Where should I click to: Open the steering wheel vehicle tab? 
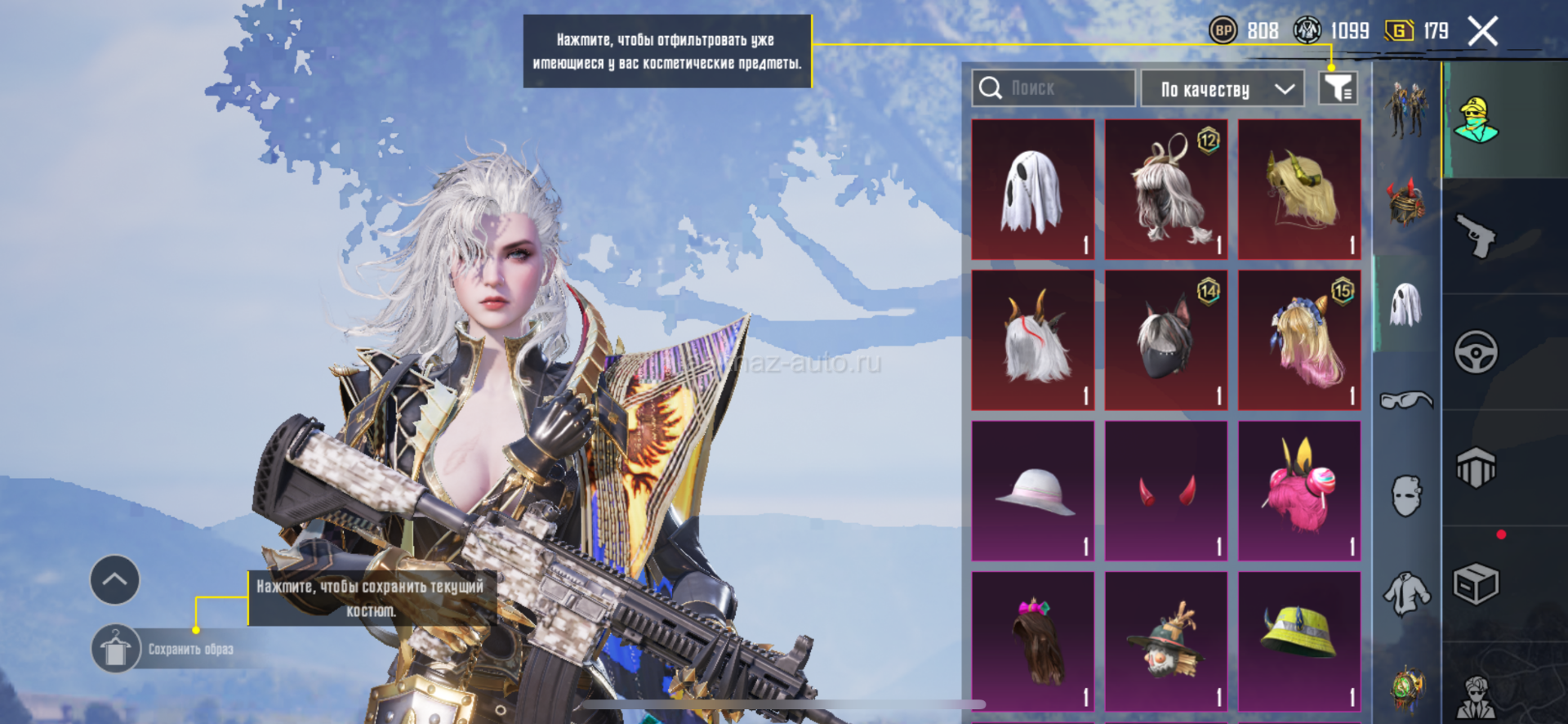click(x=1477, y=352)
